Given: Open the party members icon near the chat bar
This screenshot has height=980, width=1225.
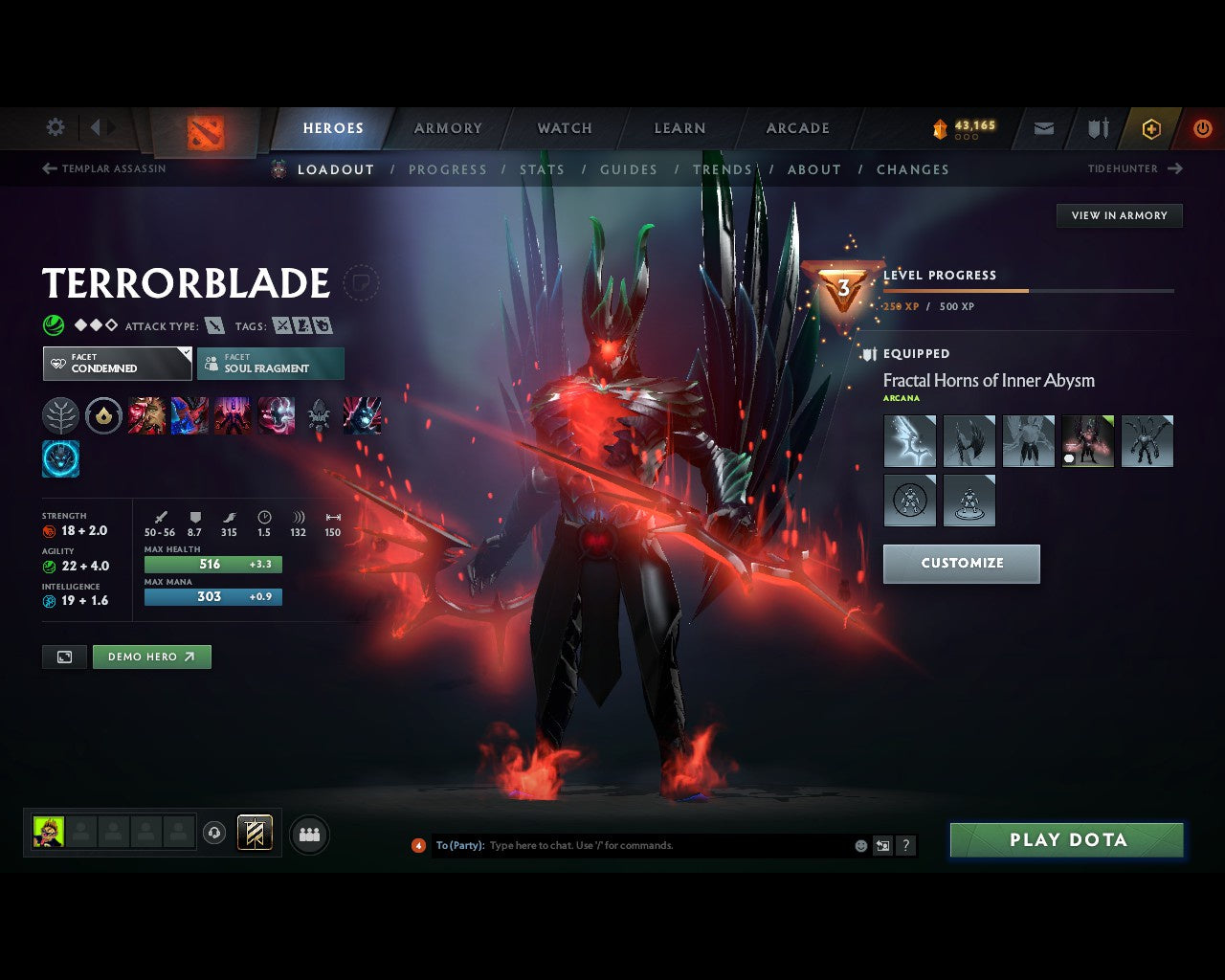Looking at the screenshot, I should click(x=309, y=834).
